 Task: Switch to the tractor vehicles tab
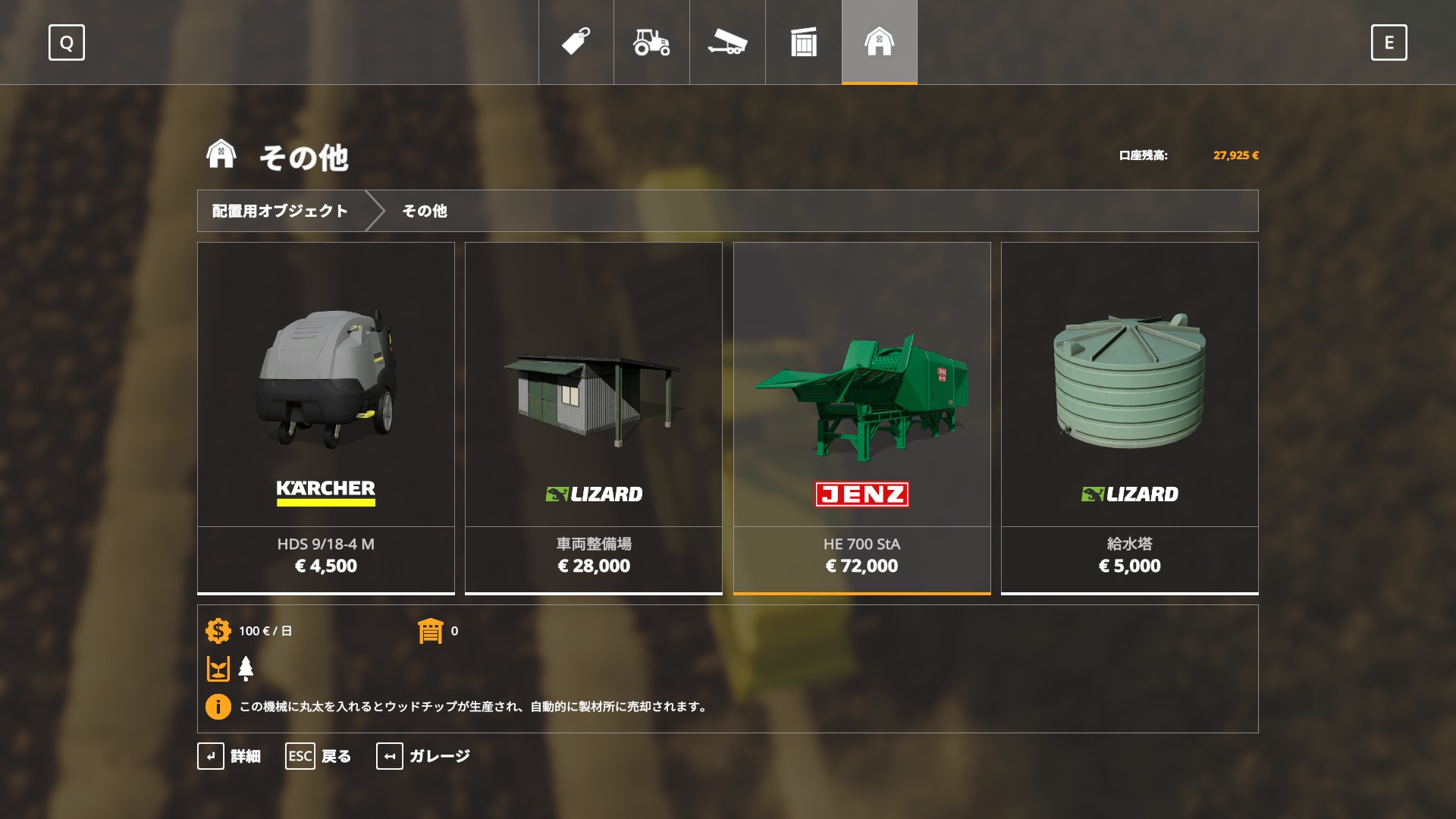pos(651,42)
